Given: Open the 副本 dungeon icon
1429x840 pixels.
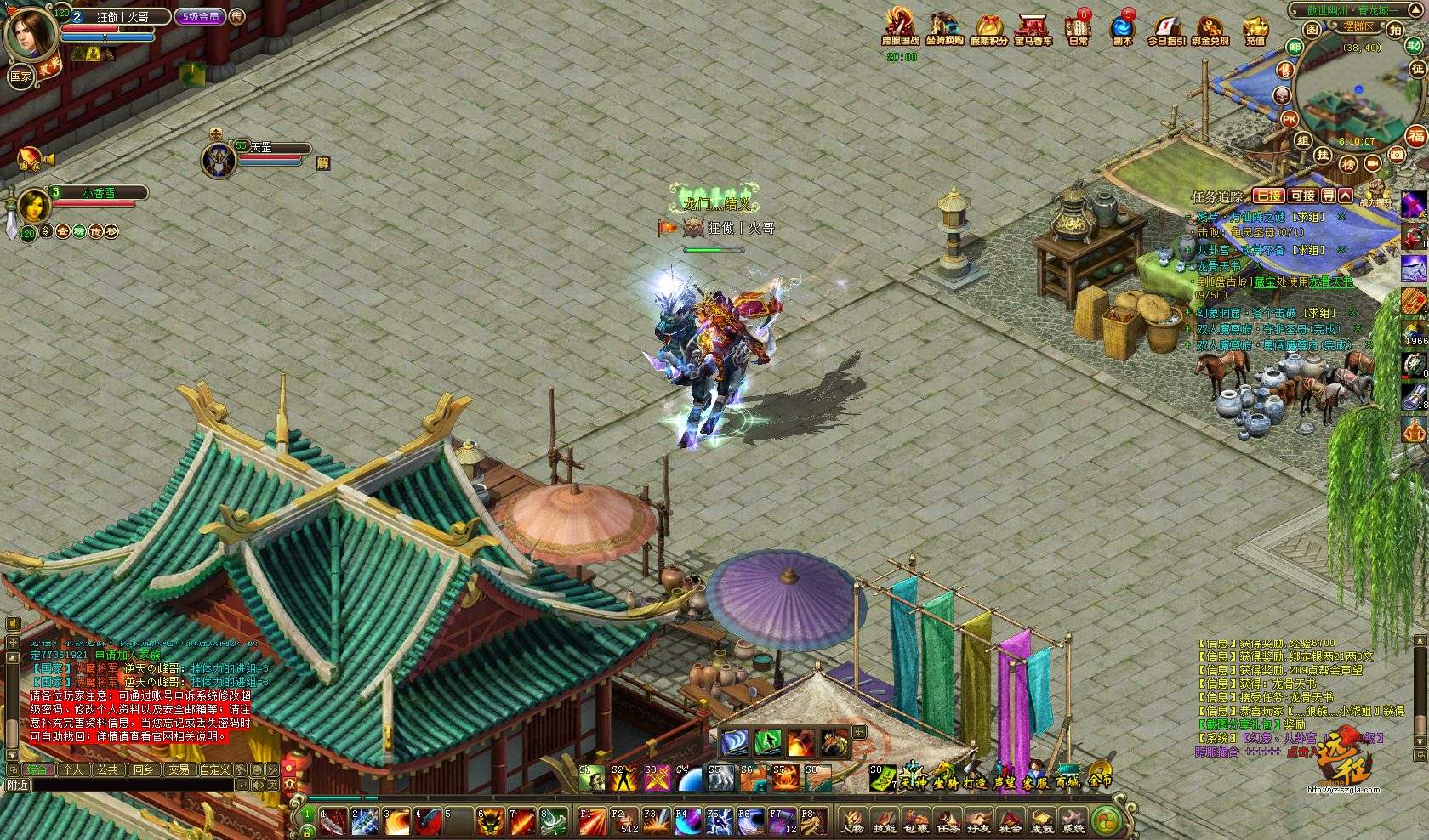Looking at the screenshot, I should 1122,30.
